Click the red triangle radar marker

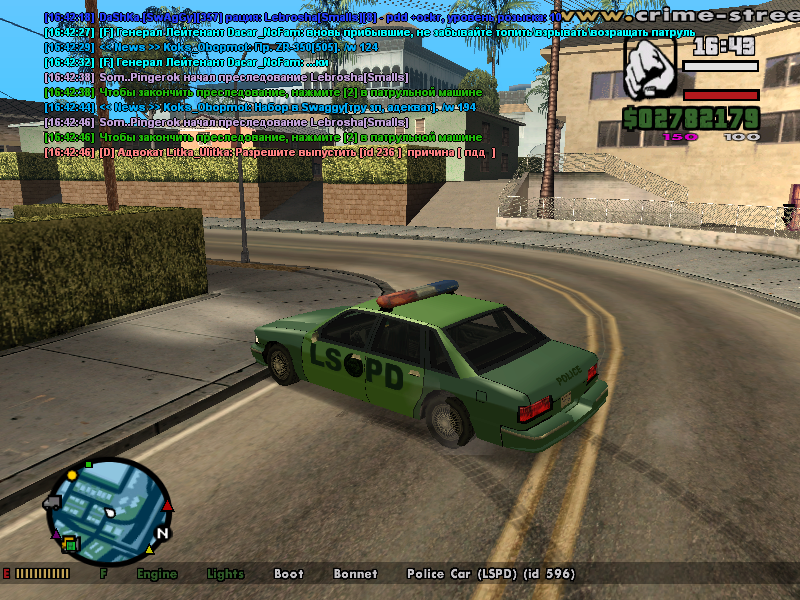click(168, 506)
